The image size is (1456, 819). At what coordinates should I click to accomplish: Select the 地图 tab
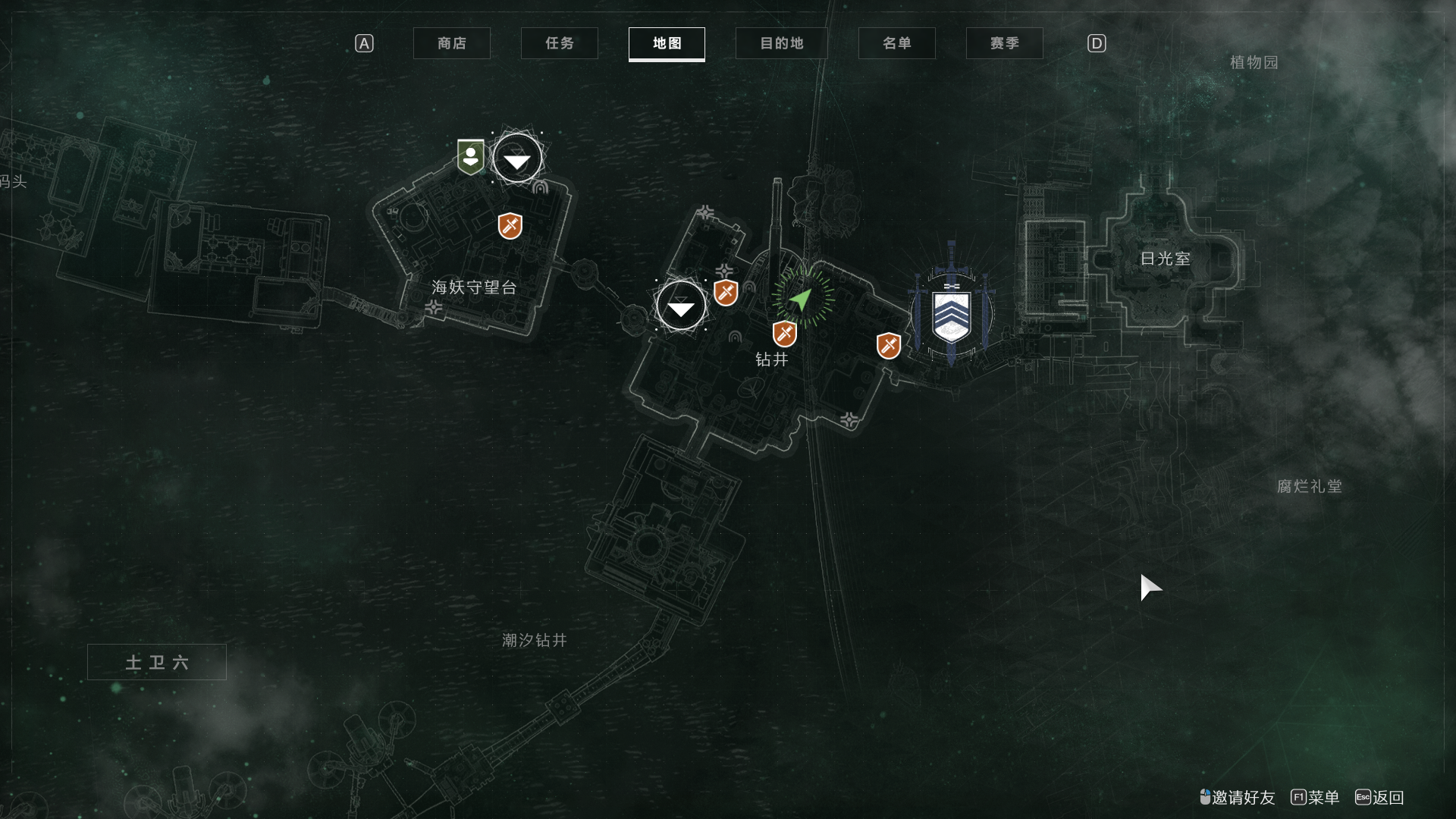(x=667, y=43)
